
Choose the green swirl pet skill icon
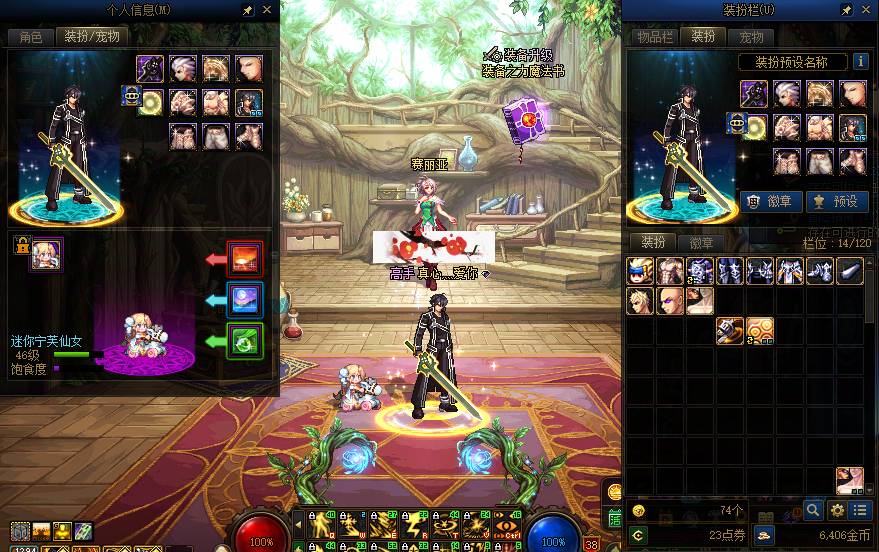click(x=245, y=341)
